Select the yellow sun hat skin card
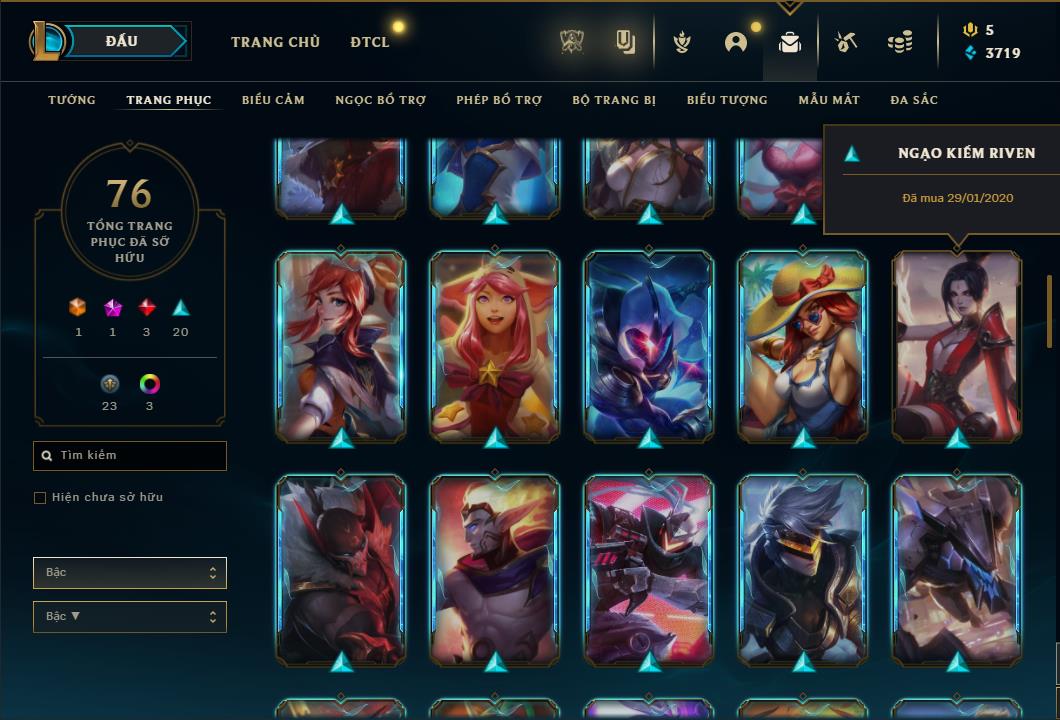The image size is (1060, 720). (x=803, y=345)
